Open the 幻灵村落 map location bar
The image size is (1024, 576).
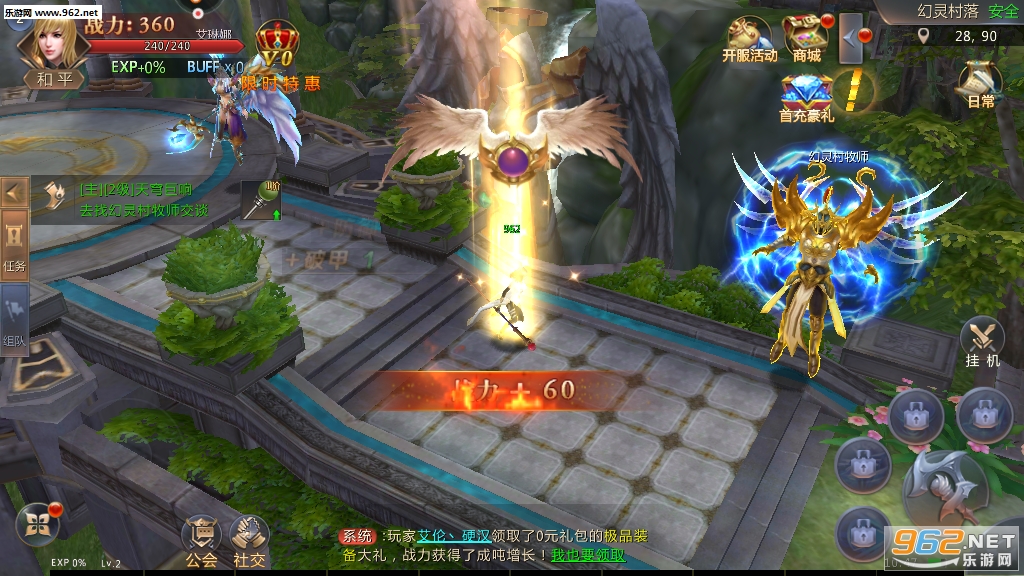(950, 12)
